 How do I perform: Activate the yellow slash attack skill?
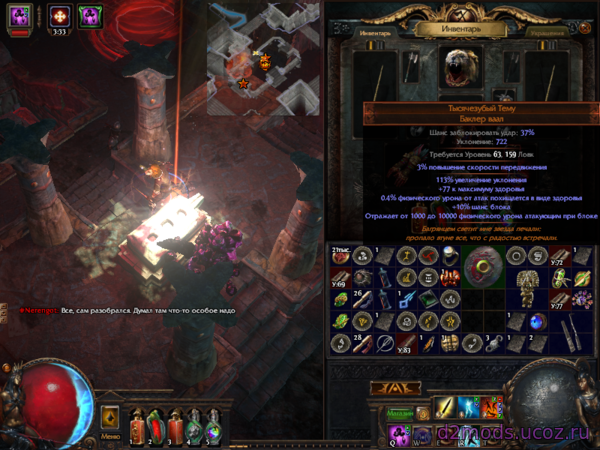tap(445, 408)
